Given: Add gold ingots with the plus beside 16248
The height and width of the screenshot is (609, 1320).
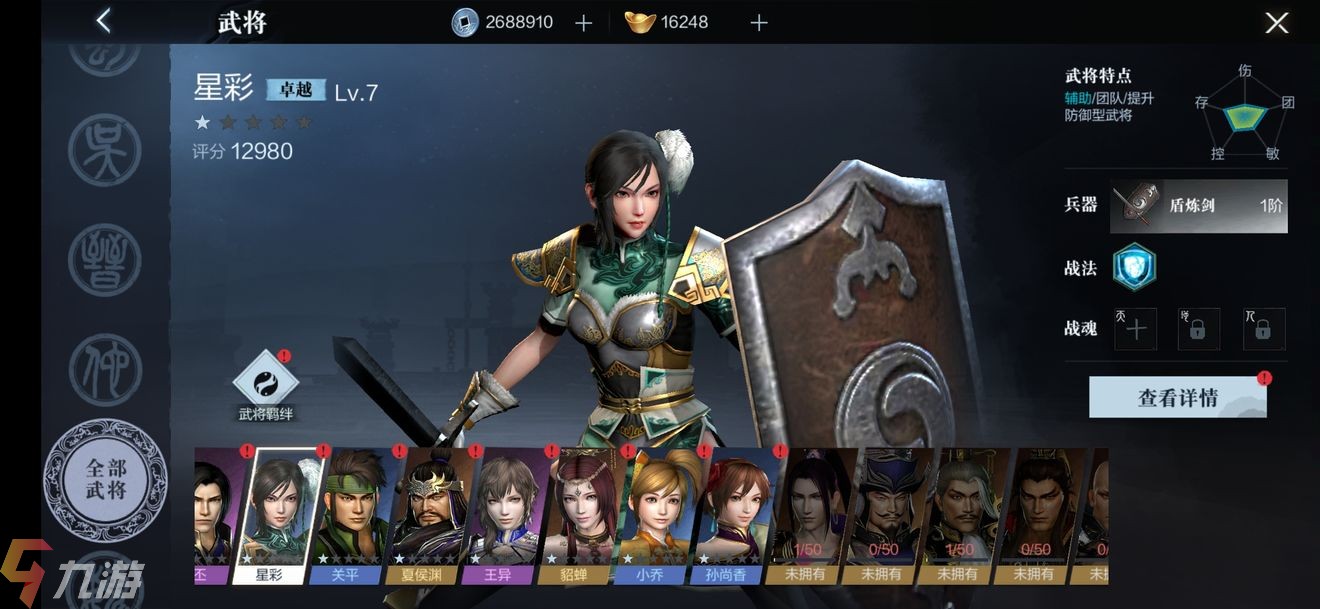Looking at the screenshot, I should click(759, 23).
